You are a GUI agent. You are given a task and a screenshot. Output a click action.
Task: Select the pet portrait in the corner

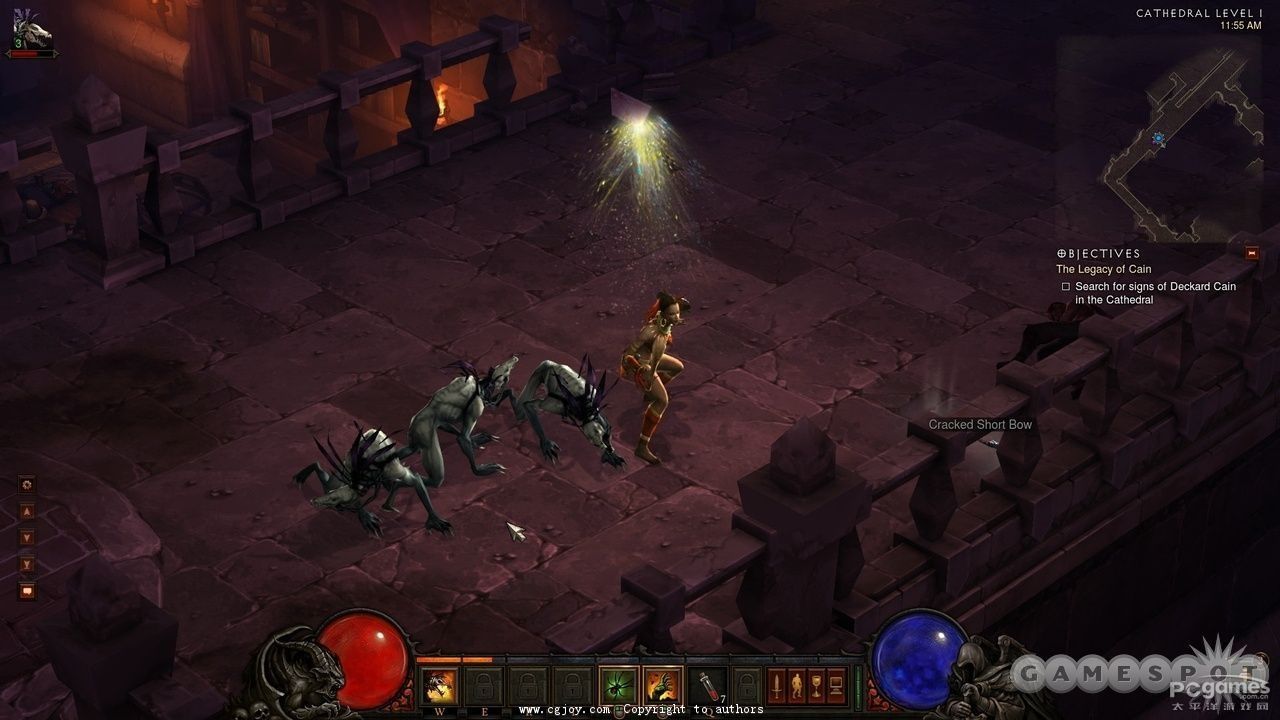30,32
